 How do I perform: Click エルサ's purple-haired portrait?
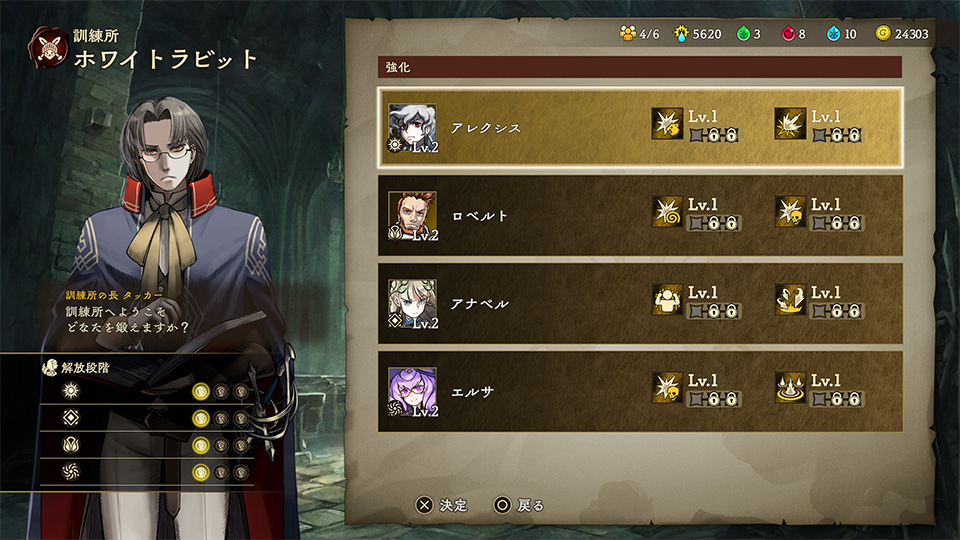pos(412,390)
